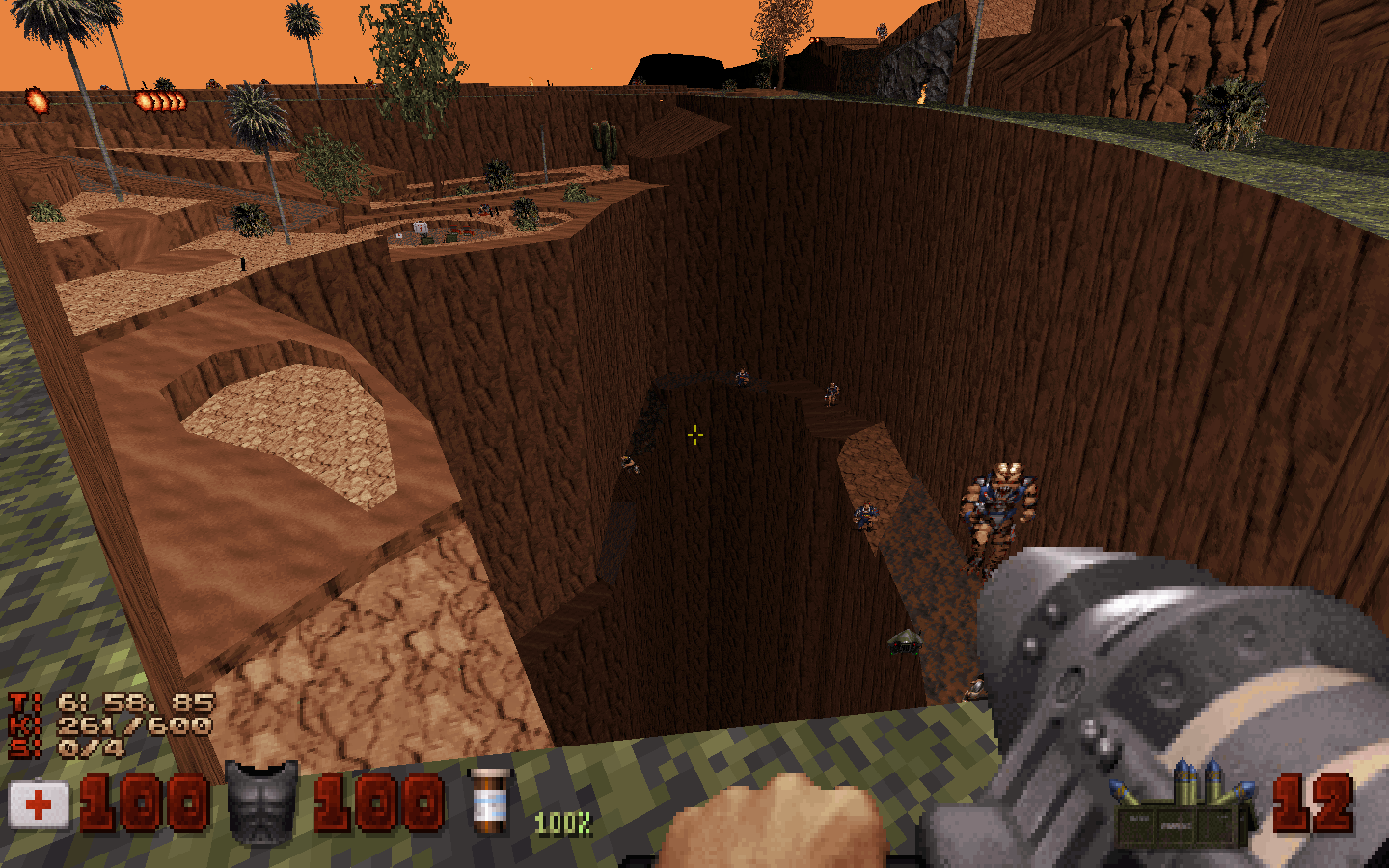This screenshot has width=1389, height=868.
Task: Click the portable medkit pill bottle icon
Action: (x=493, y=801)
